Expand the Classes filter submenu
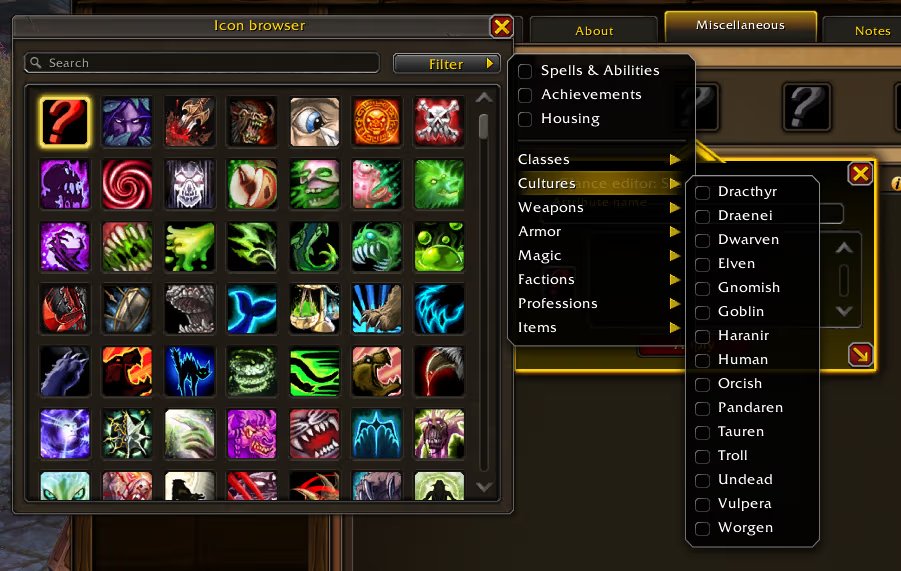This screenshot has height=571, width=901. point(598,160)
